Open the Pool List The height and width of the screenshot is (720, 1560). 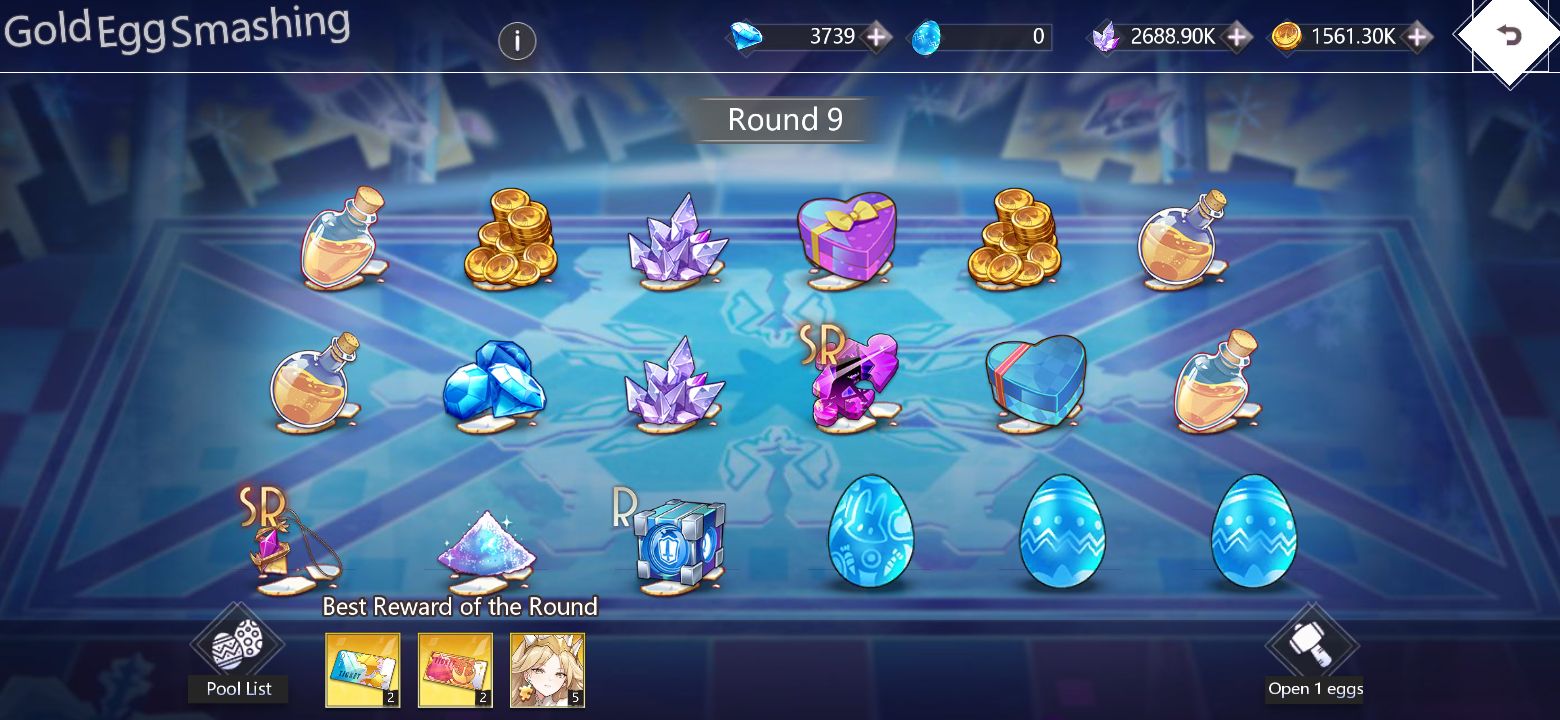[237, 688]
